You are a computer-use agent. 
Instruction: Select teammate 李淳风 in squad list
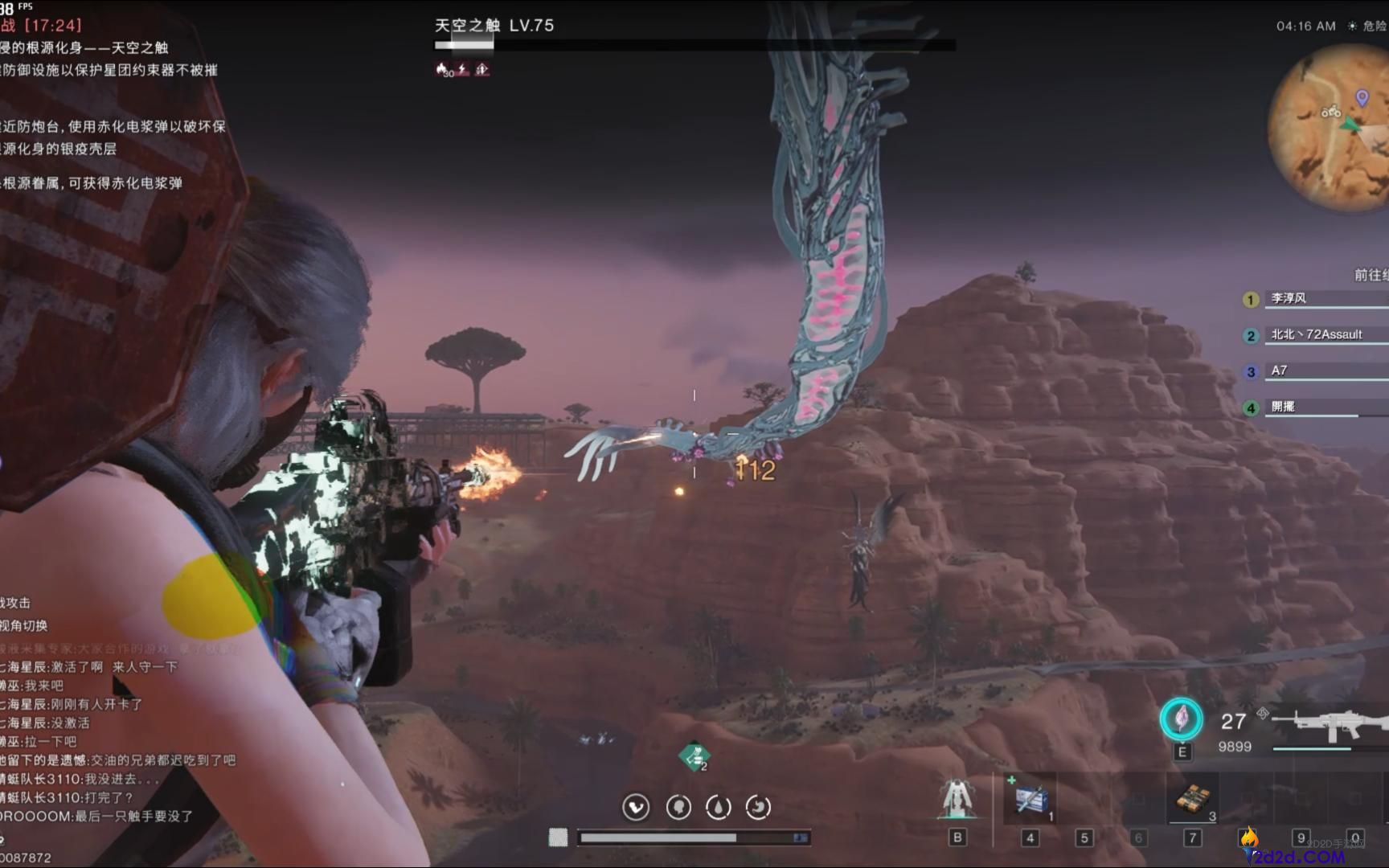(x=1289, y=299)
